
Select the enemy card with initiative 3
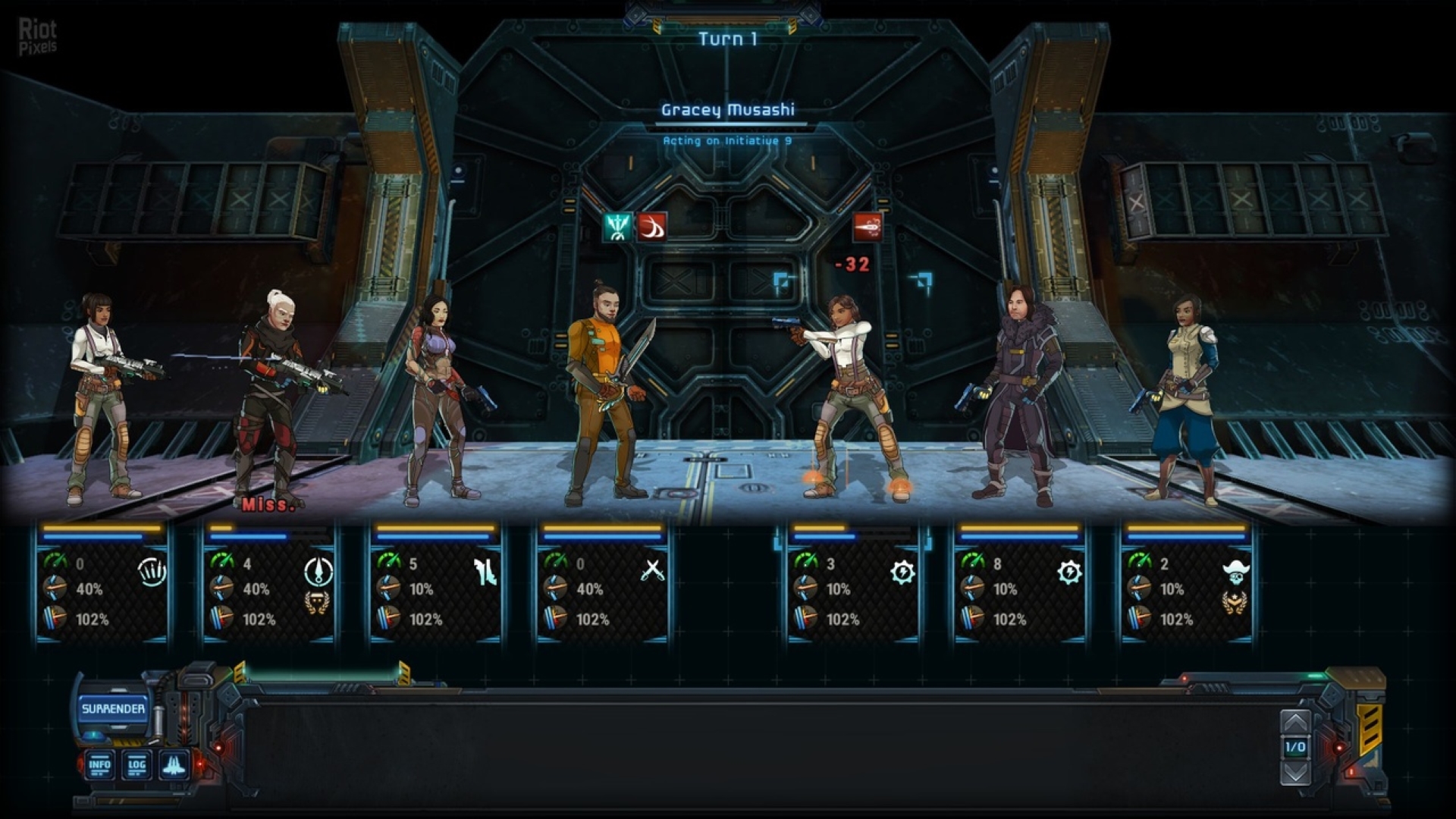pyautogui.click(x=853, y=584)
